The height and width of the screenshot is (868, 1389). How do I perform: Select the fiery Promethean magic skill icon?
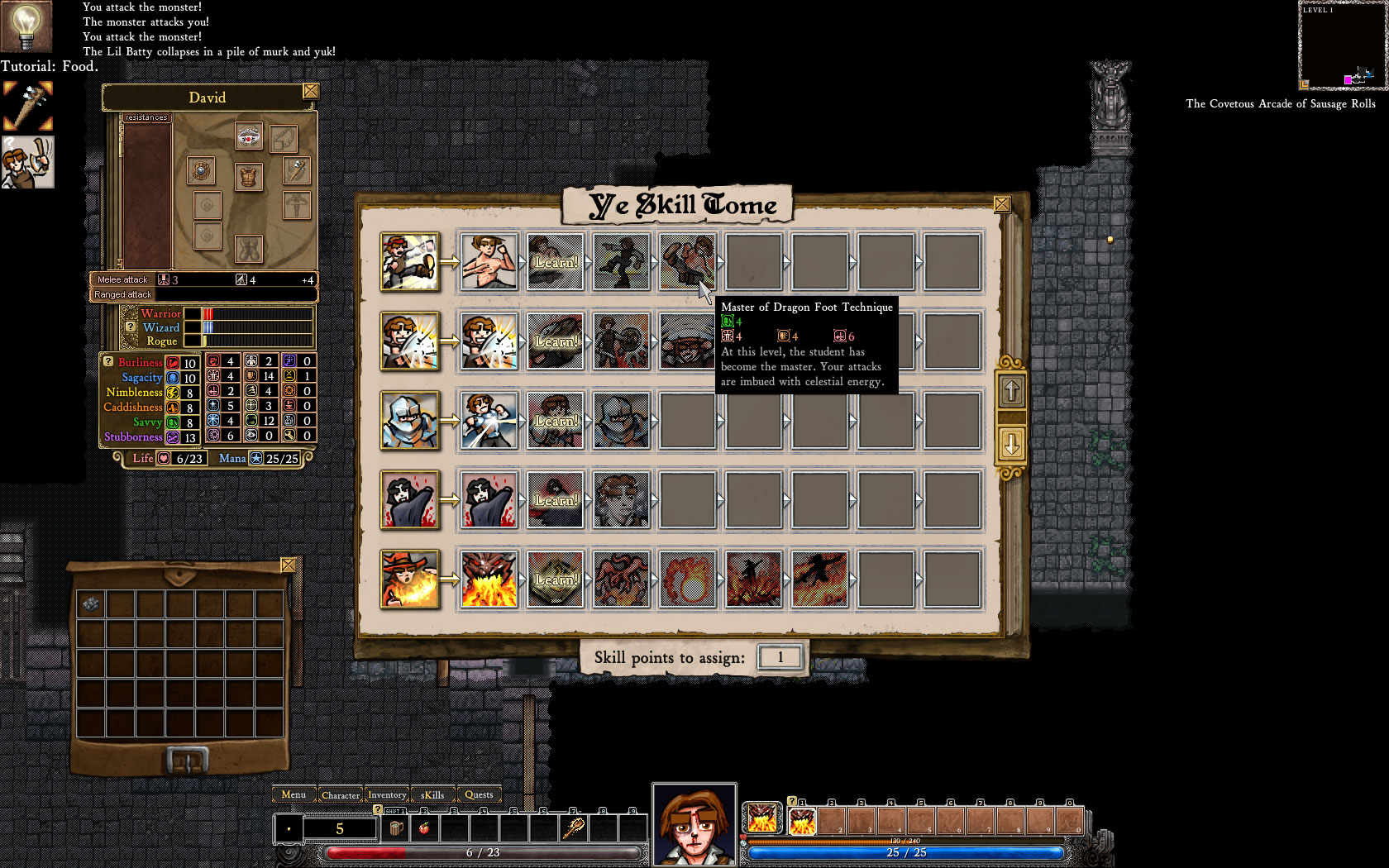tap(411, 579)
